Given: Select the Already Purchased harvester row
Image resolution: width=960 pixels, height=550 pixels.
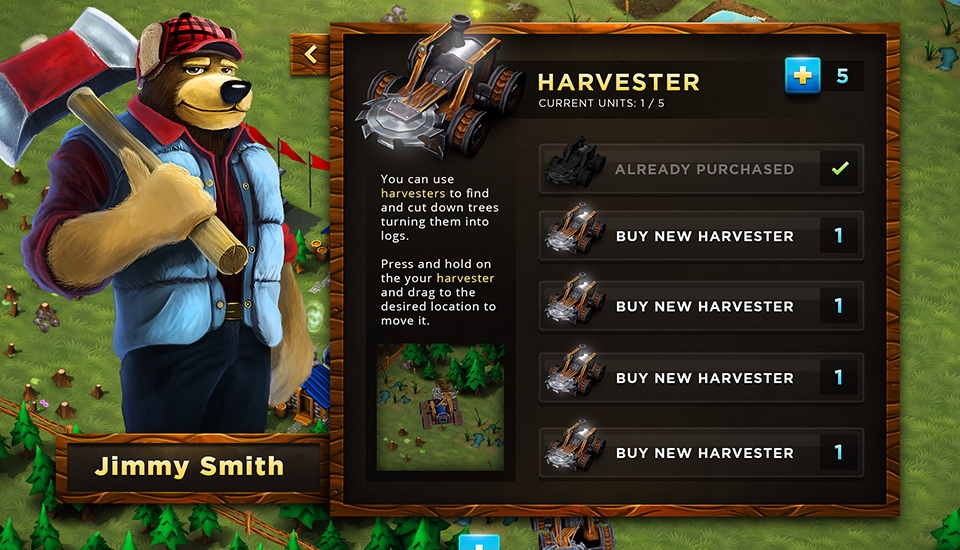Looking at the screenshot, I should click(x=700, y=170).
